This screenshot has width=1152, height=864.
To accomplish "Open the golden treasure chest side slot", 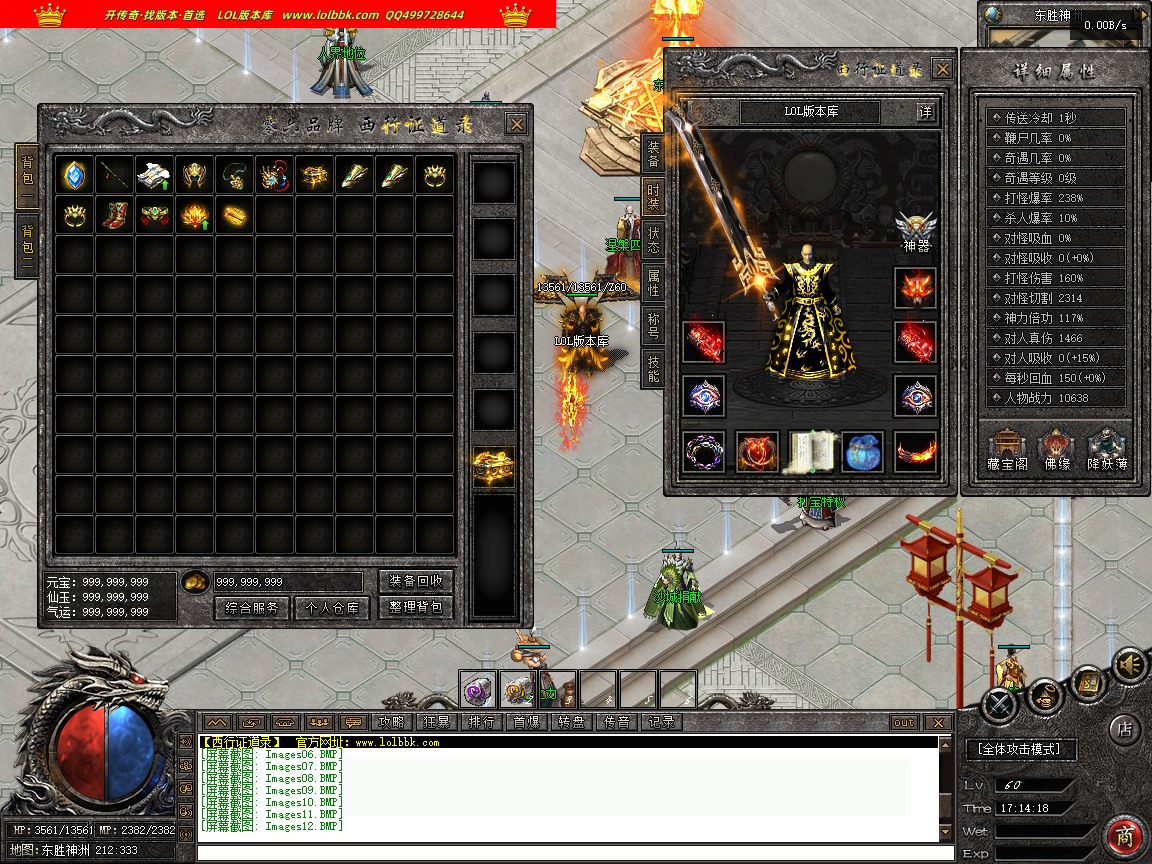I will tap(494, 467).
